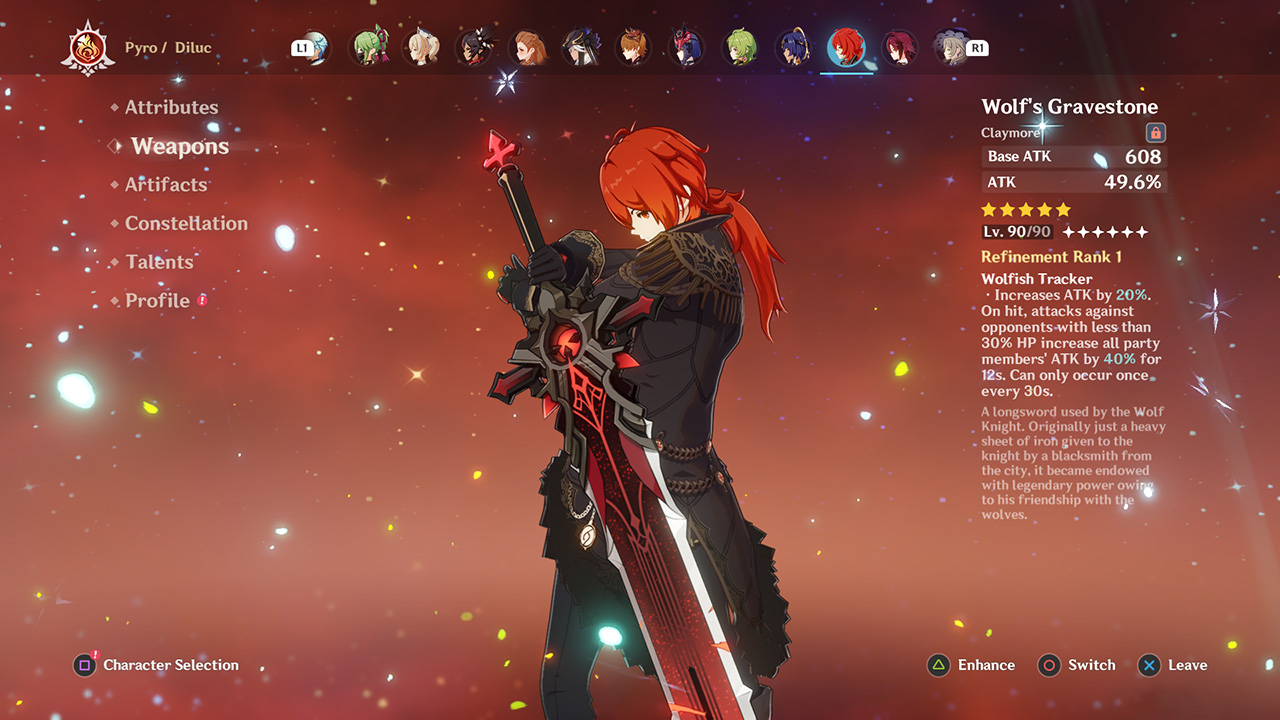Click the Enhance button
Screen dimensions: 1280x720
(985, 665)
